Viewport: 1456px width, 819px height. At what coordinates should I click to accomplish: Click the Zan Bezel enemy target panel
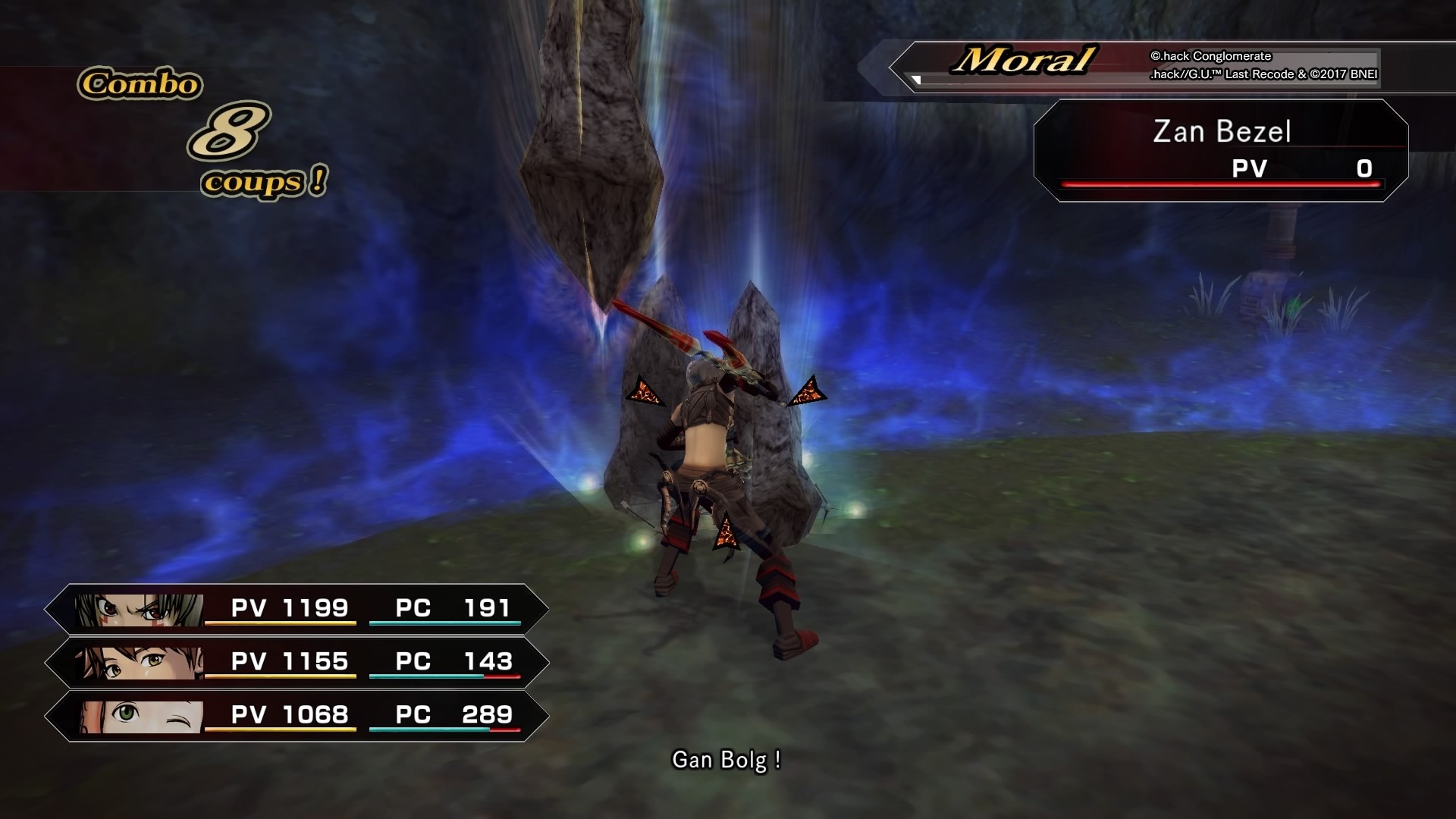pos(1221,150)
